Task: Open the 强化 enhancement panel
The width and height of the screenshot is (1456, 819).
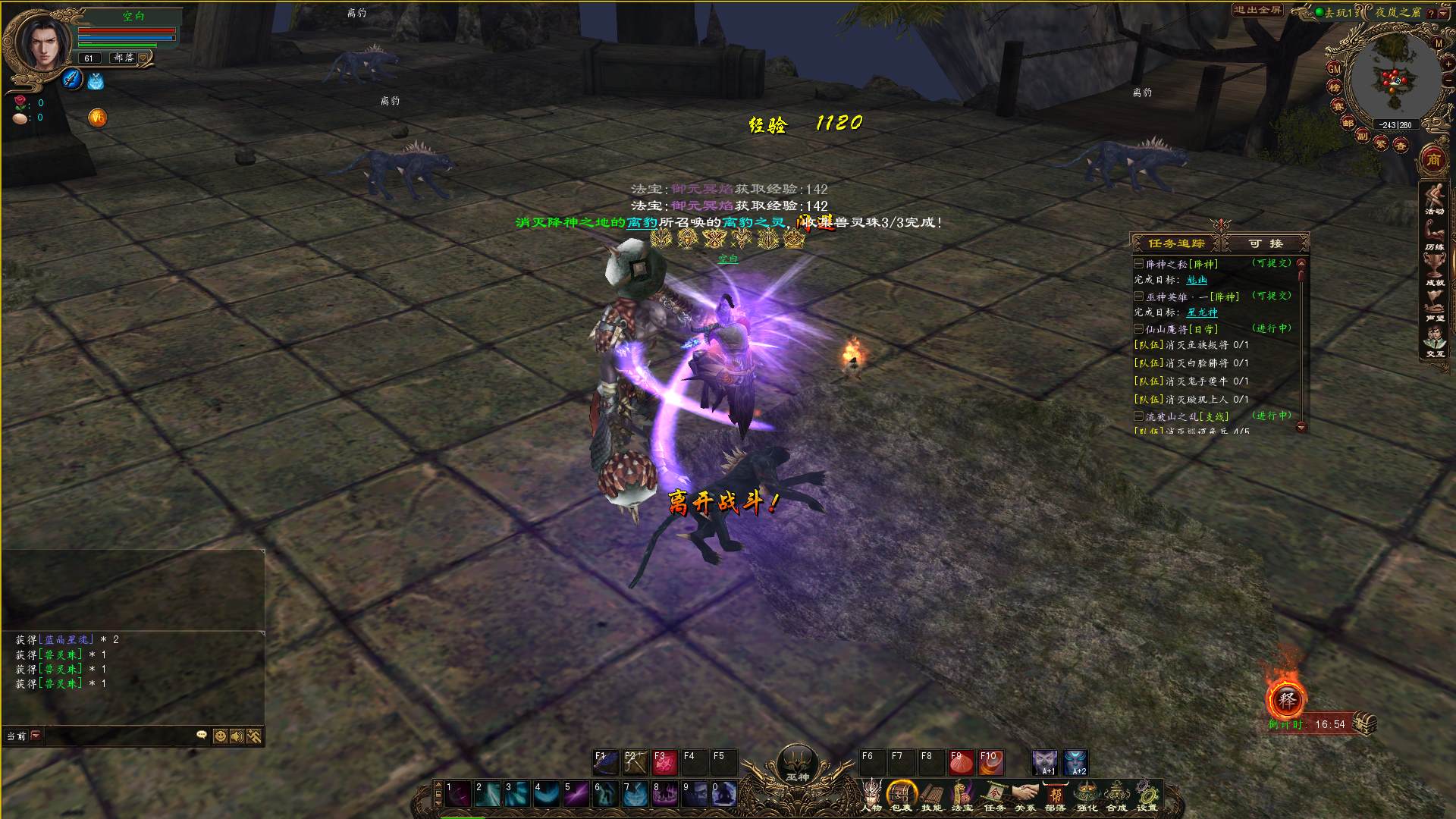Action: (1087, 795)
